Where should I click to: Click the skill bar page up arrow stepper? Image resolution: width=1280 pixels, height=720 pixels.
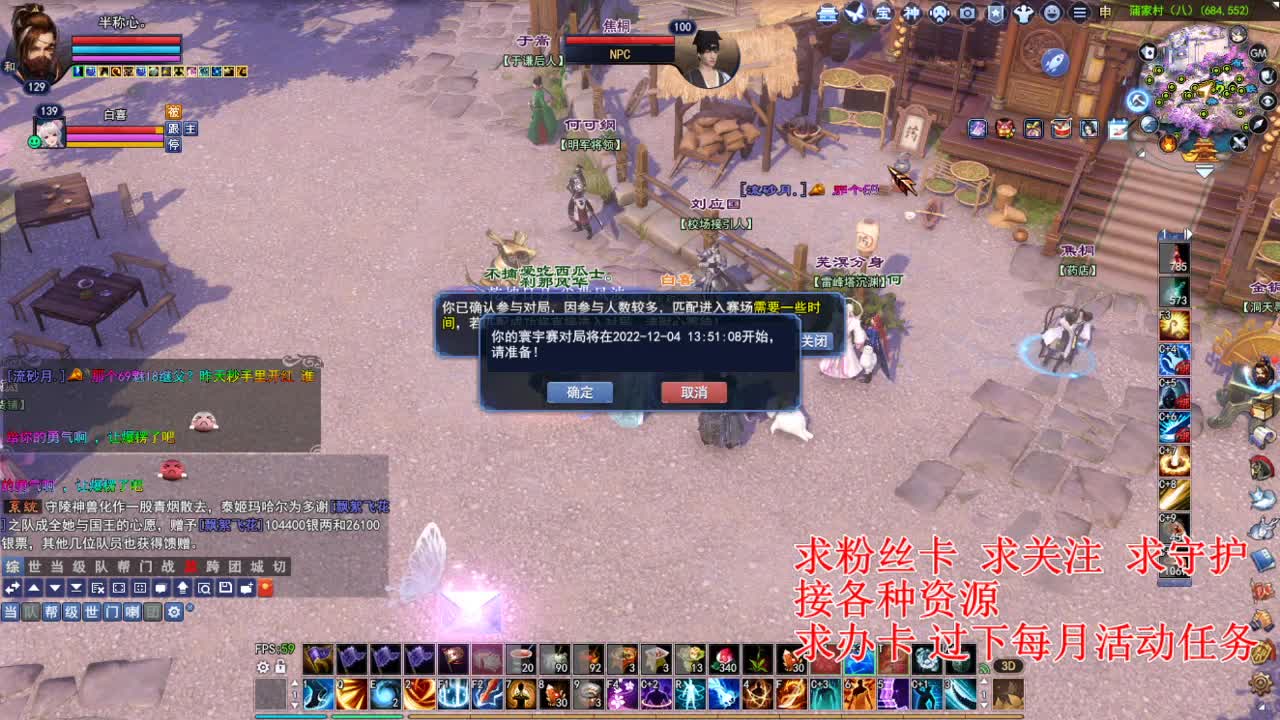coord(294,684)
